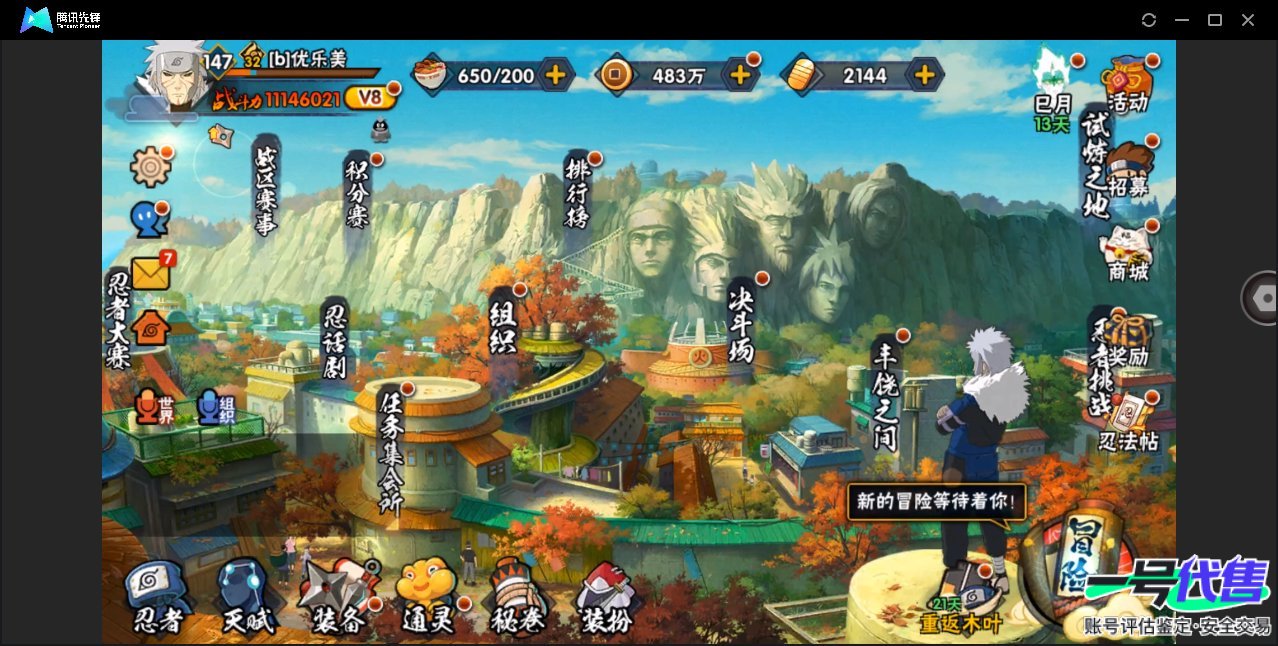Open the 商城 shop
Viewport: 1278px width, 646px height.
point(1128,252)
